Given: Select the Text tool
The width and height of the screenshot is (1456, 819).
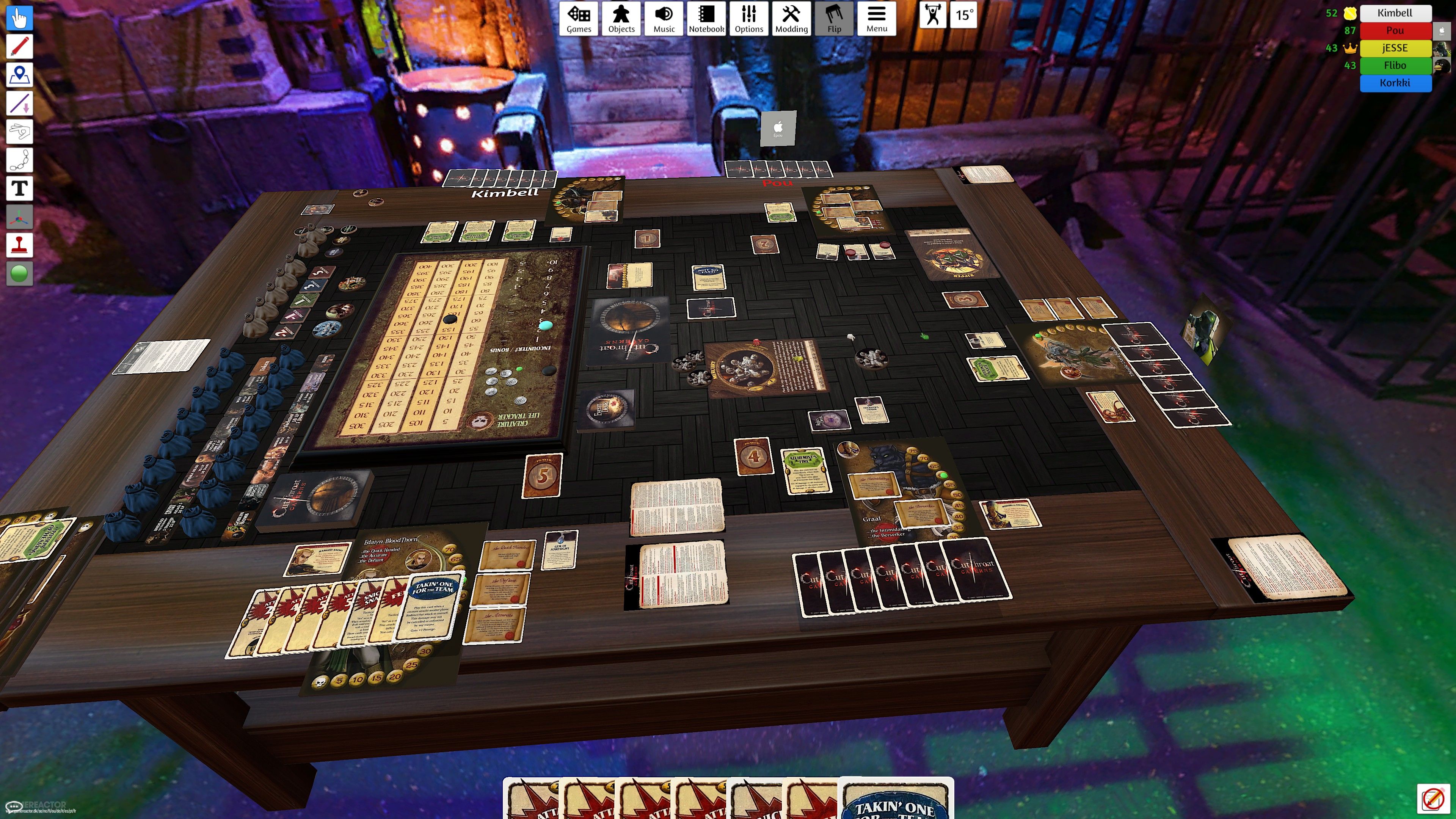Looking at the screenshot, I should tap(19, 188).
